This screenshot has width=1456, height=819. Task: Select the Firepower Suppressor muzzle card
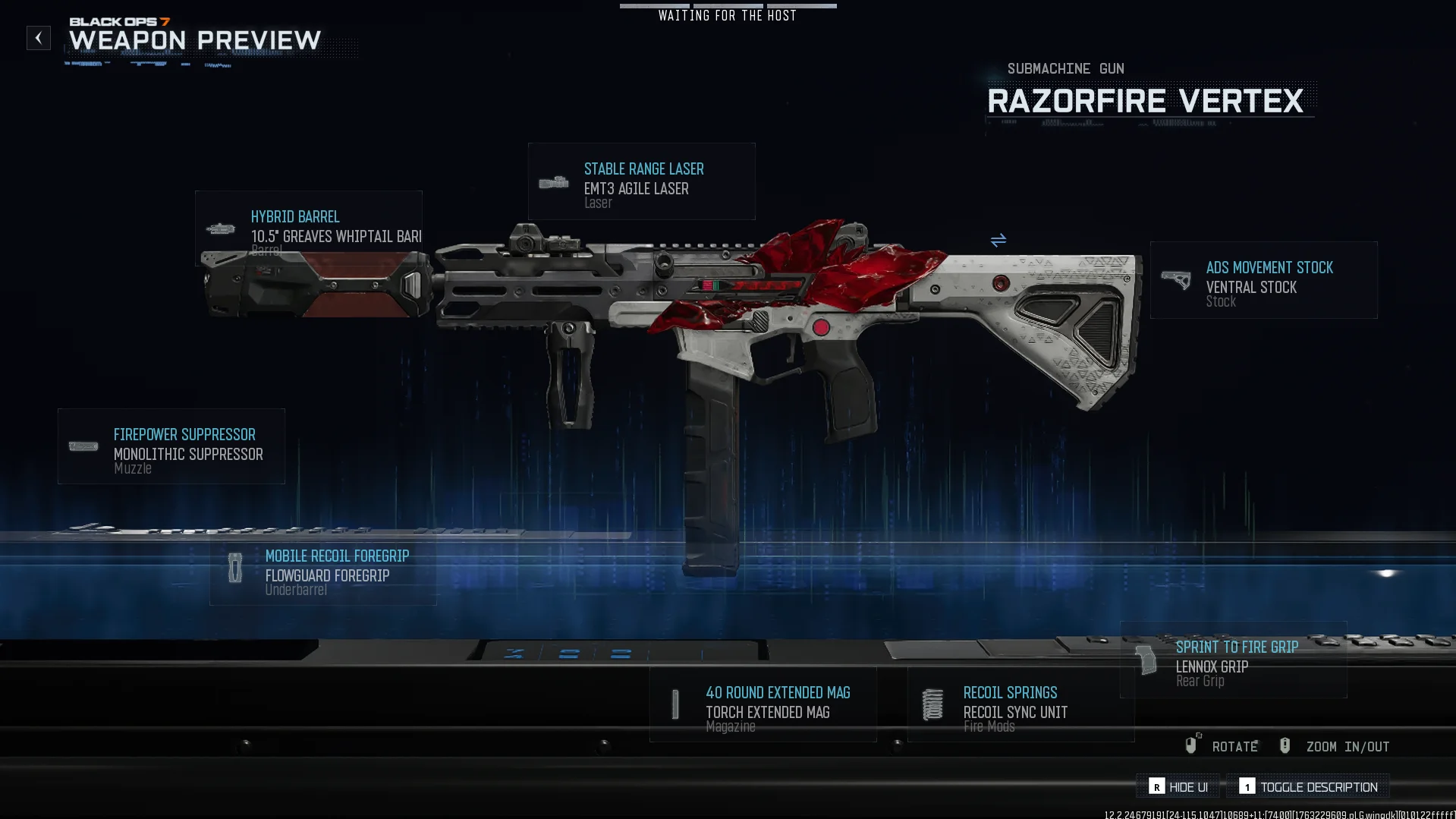tap(171, 447)
